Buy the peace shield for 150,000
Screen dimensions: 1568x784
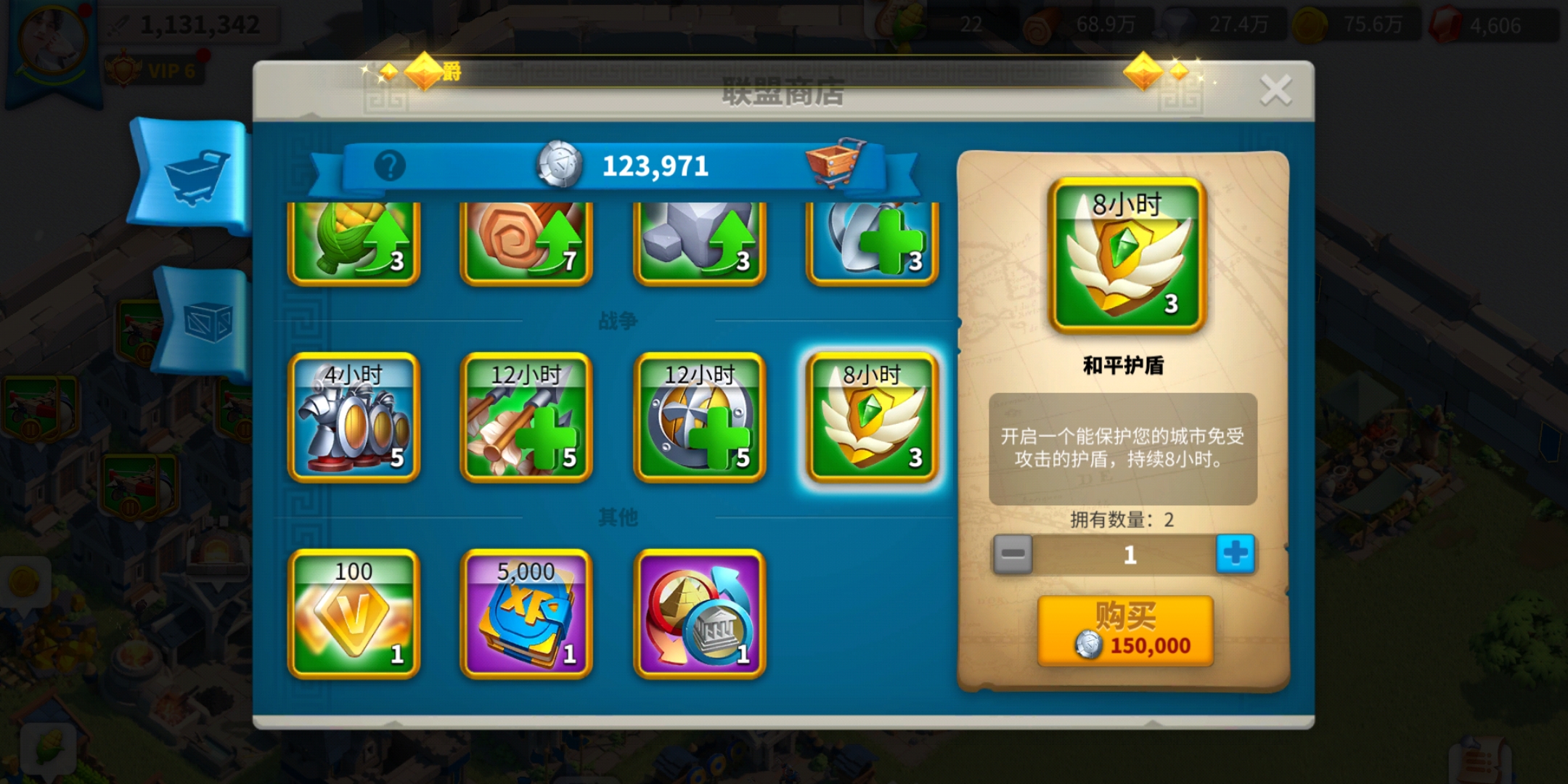click(x=1125, y=632)
